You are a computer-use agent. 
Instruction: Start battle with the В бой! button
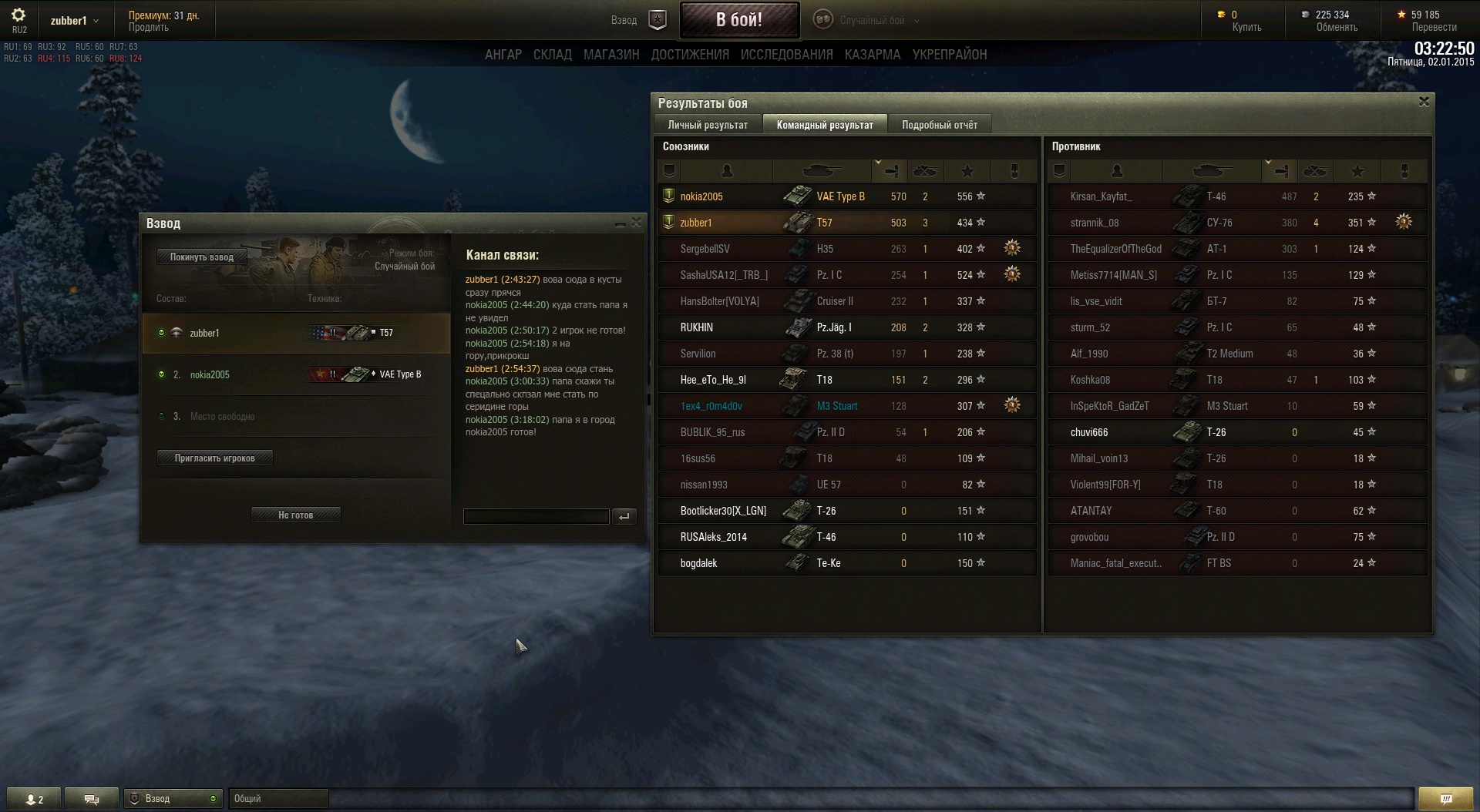738,20
